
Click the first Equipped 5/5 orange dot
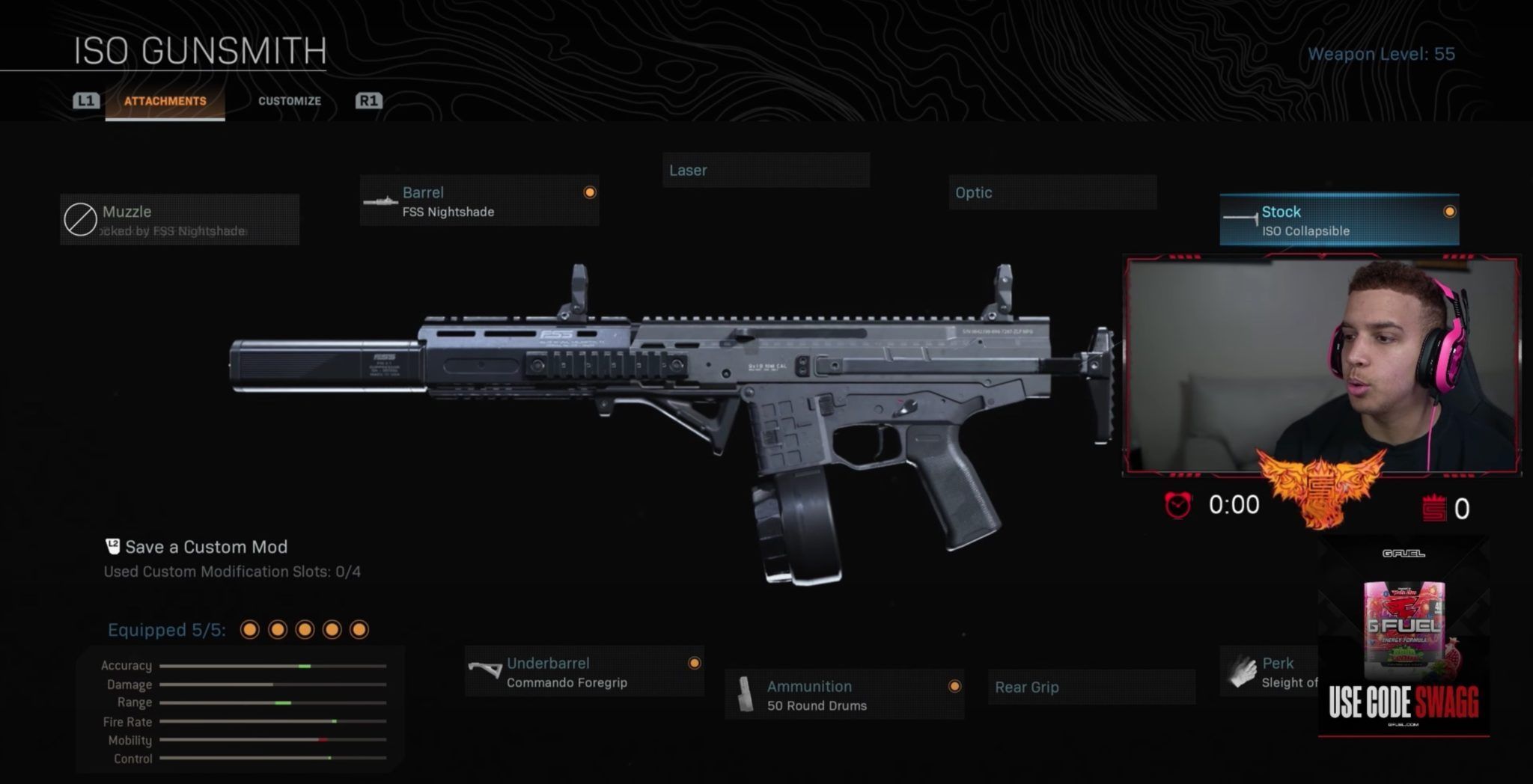(x=249, y=631)
